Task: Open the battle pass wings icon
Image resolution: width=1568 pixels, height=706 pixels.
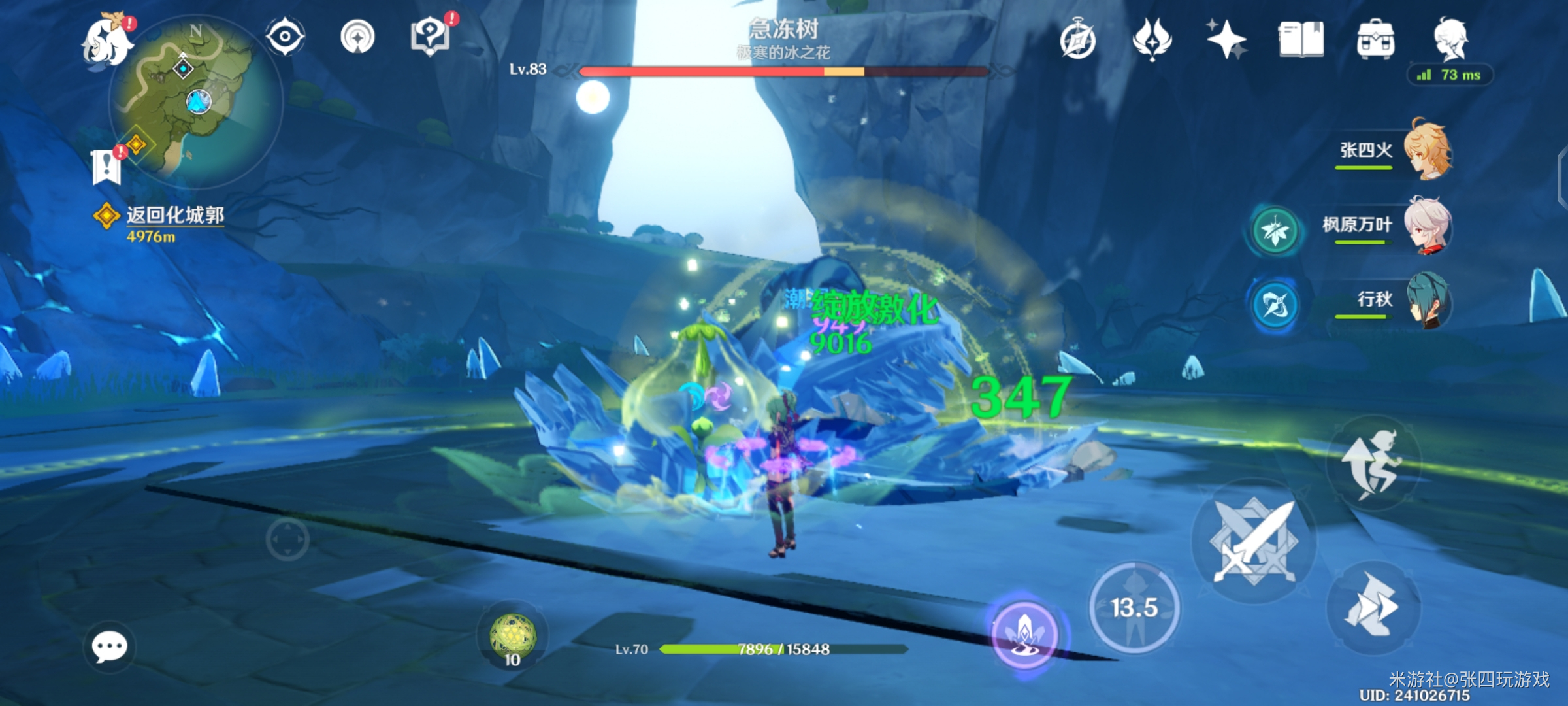Action: (1152, 39)
